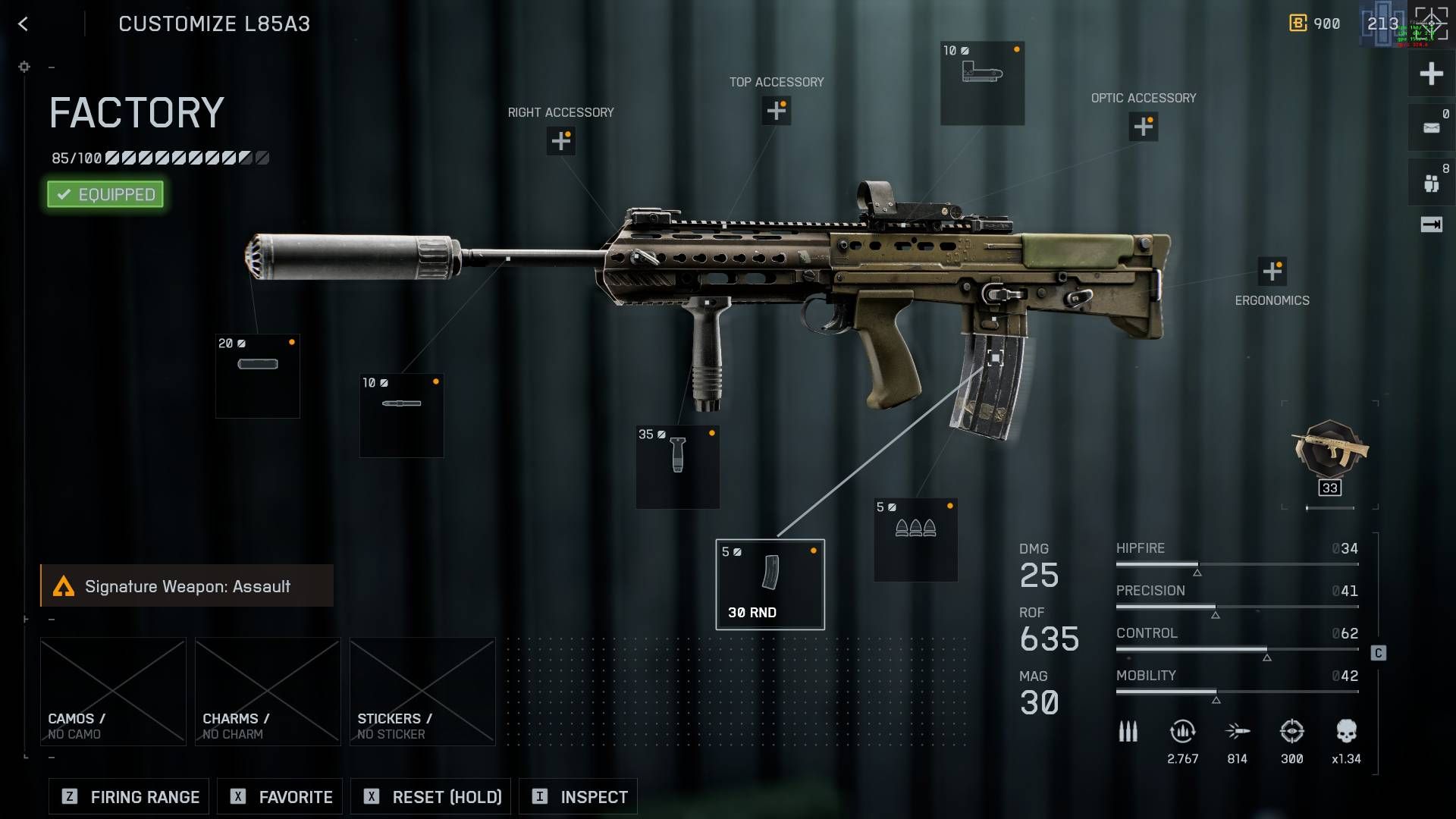The height and width of the screenshot is (819, 1456).
Task: Open the Camos customization slot
Action: (112, 690)
